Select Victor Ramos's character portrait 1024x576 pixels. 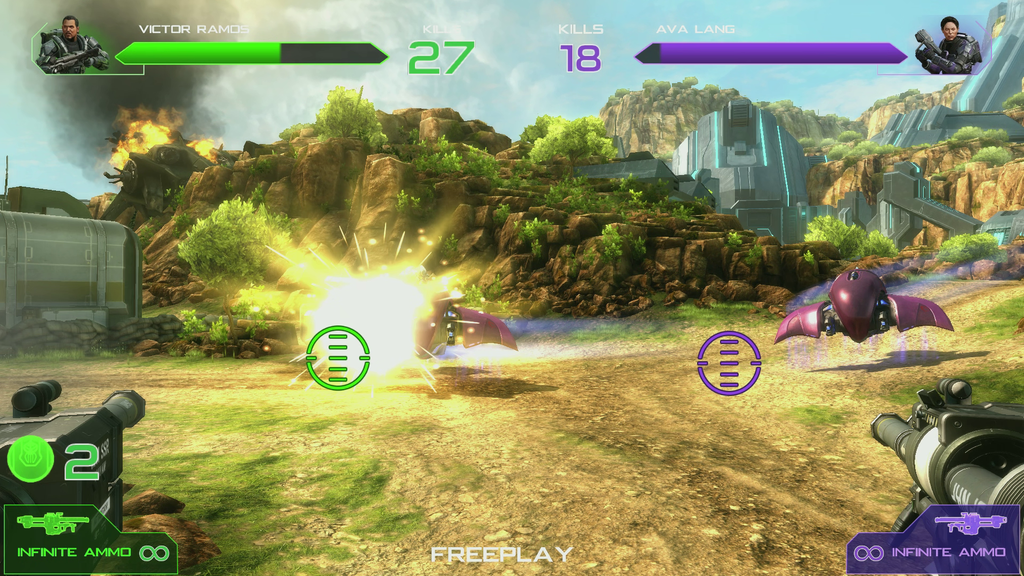[x=70, y=46]
